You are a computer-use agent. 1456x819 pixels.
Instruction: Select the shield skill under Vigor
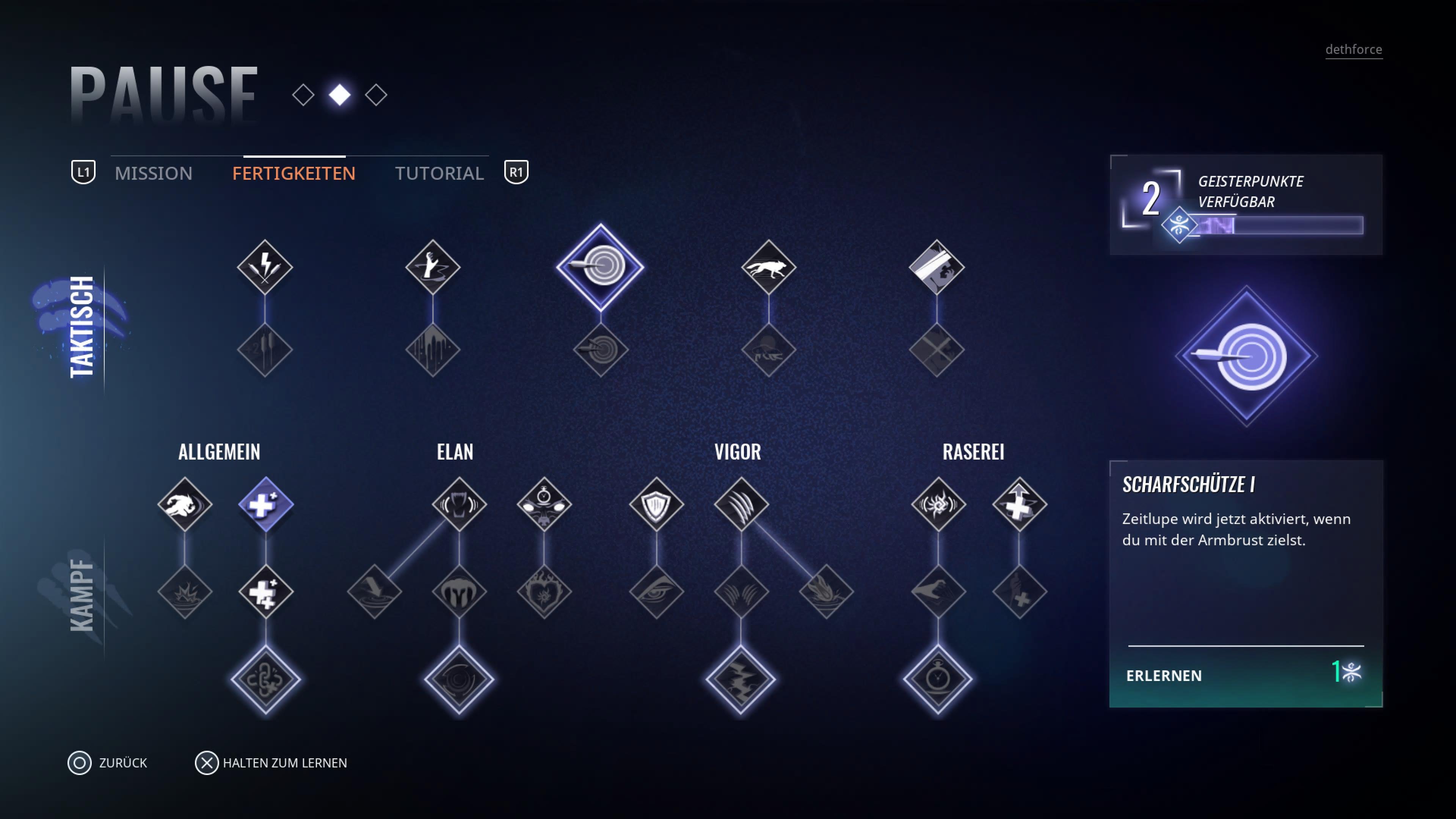pos(656,504)
